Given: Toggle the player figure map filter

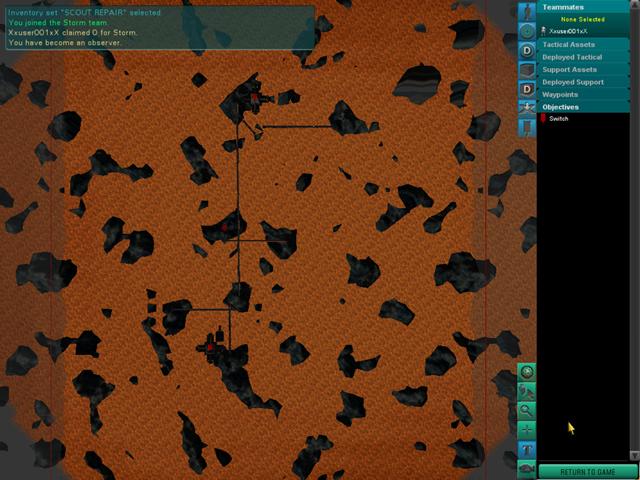Looking at the screenshot, I should [x=527, y=11].
